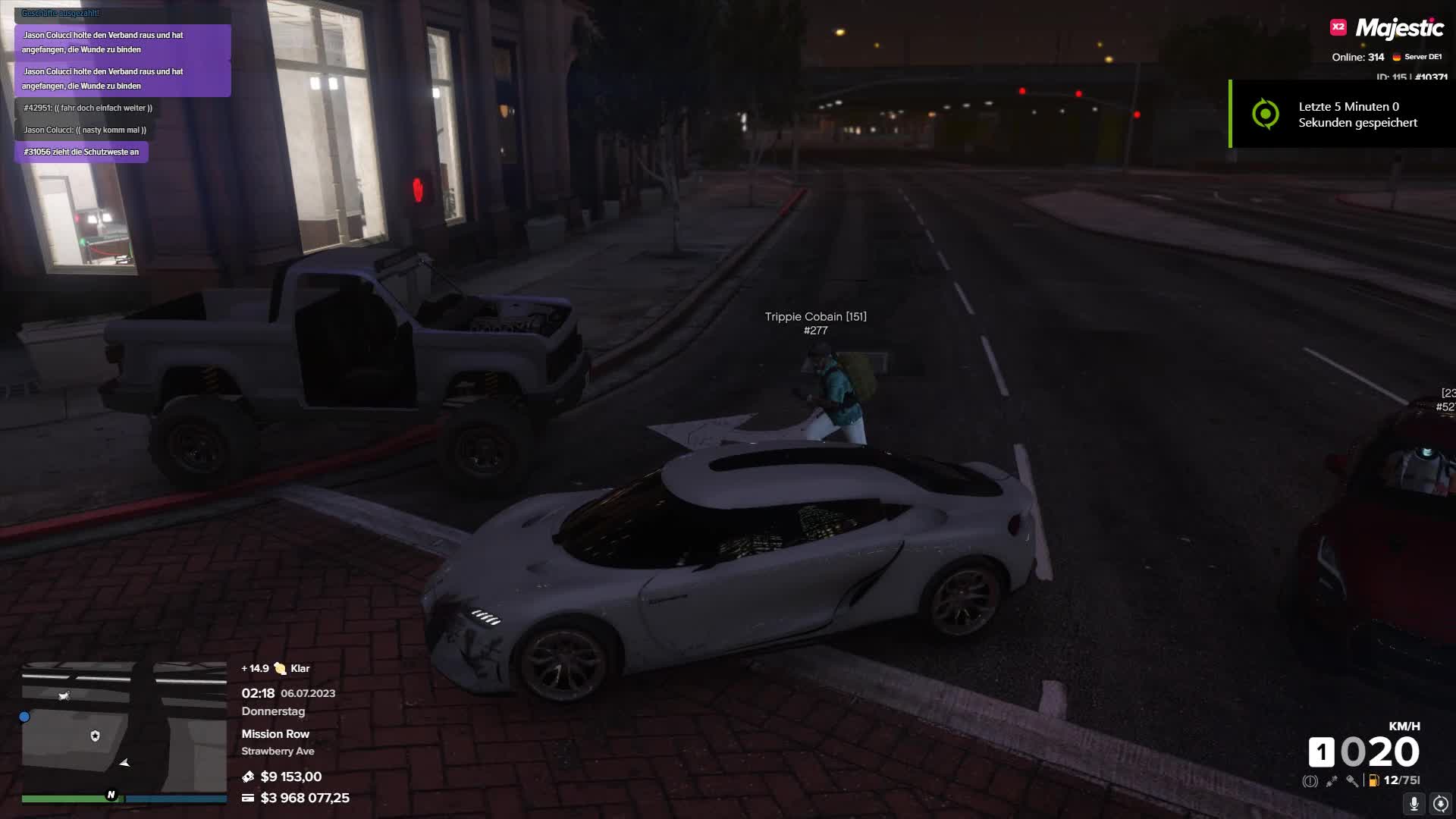Select the yellow fuel pump icon
Image resolution: width=1456 pixels, height=819 pixels.
point(1373,780)
